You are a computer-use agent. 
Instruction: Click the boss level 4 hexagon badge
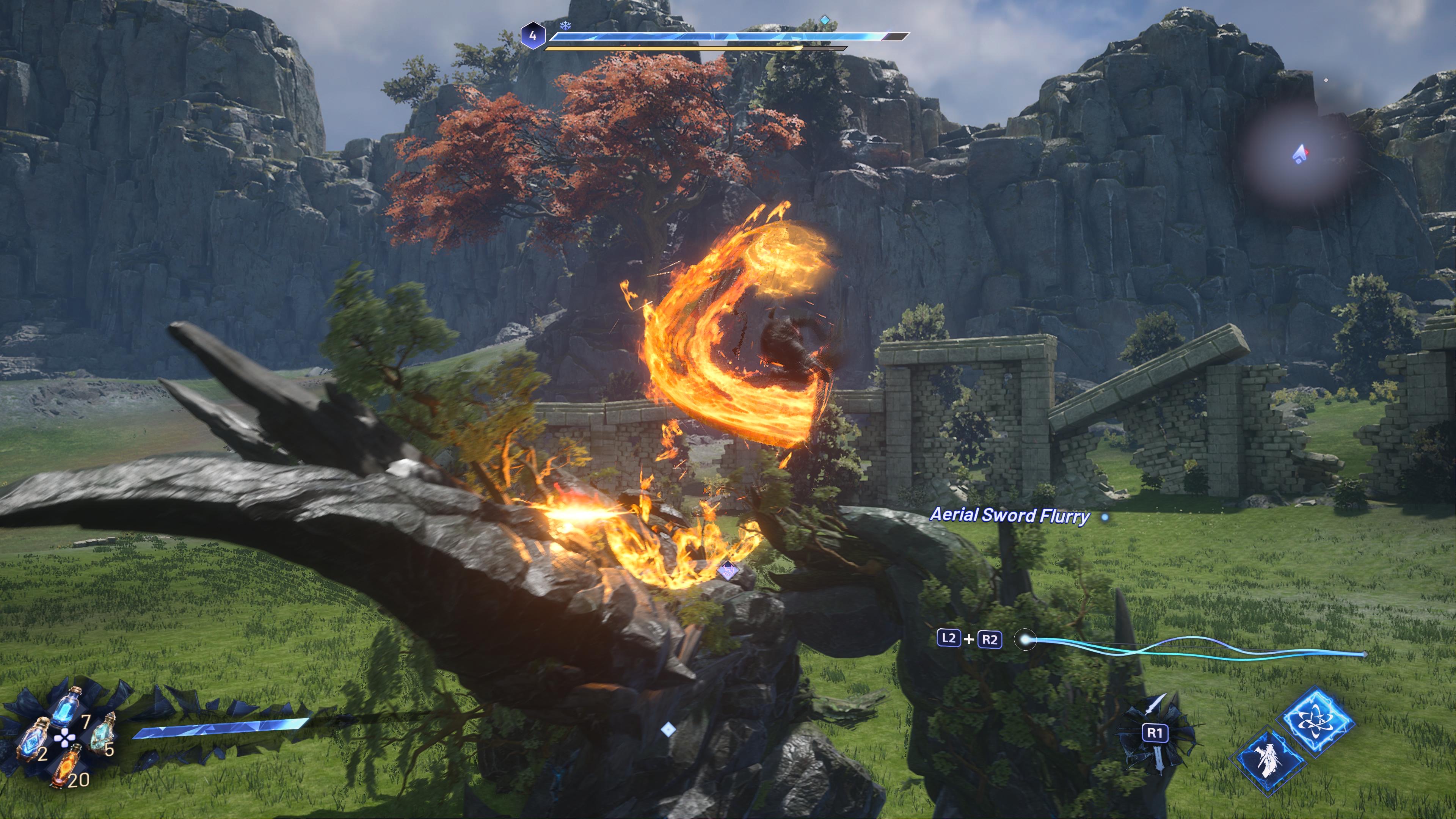coord(532,36)
